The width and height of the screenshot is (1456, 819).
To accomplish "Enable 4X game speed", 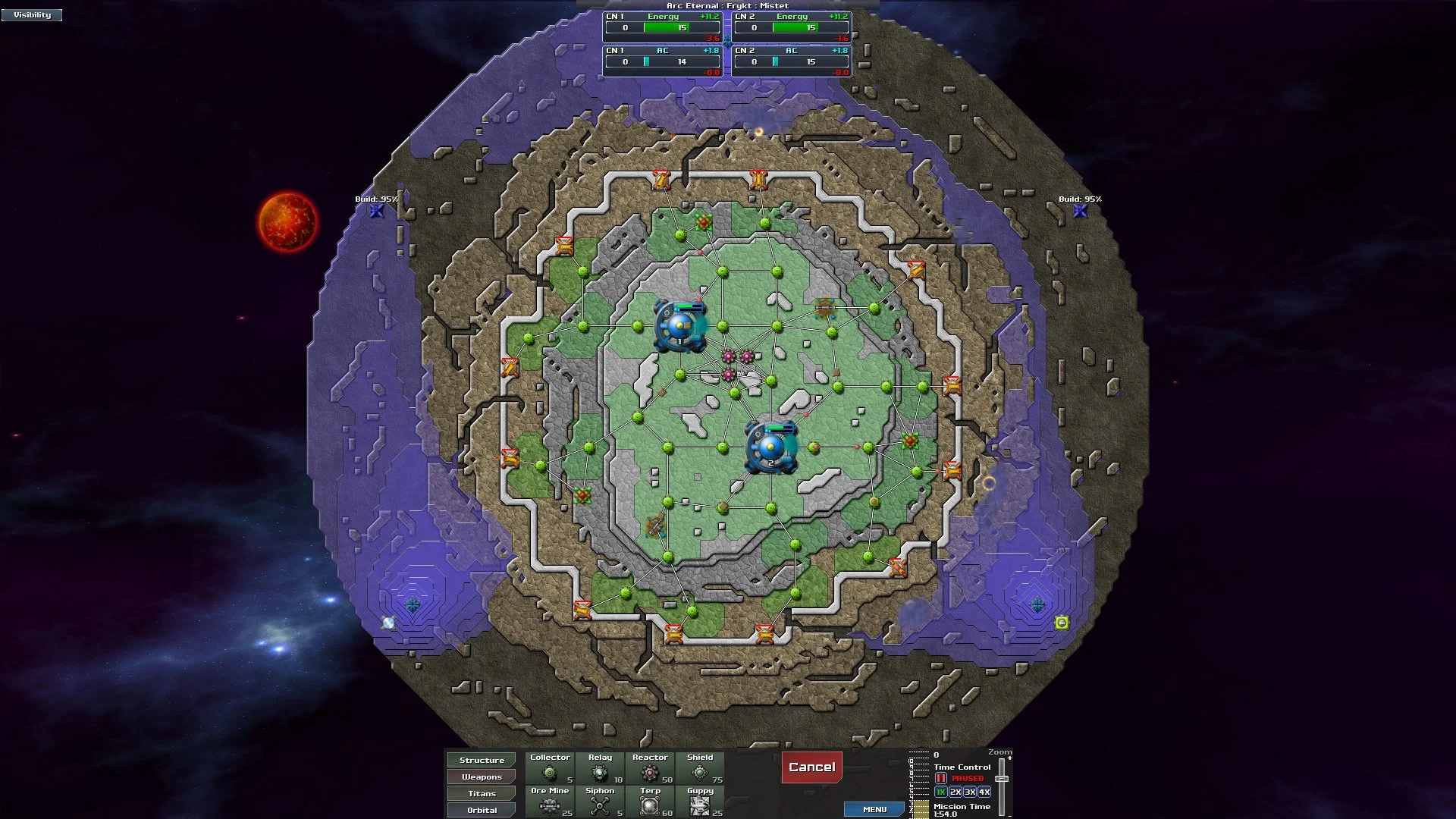I will coord(984,792).
